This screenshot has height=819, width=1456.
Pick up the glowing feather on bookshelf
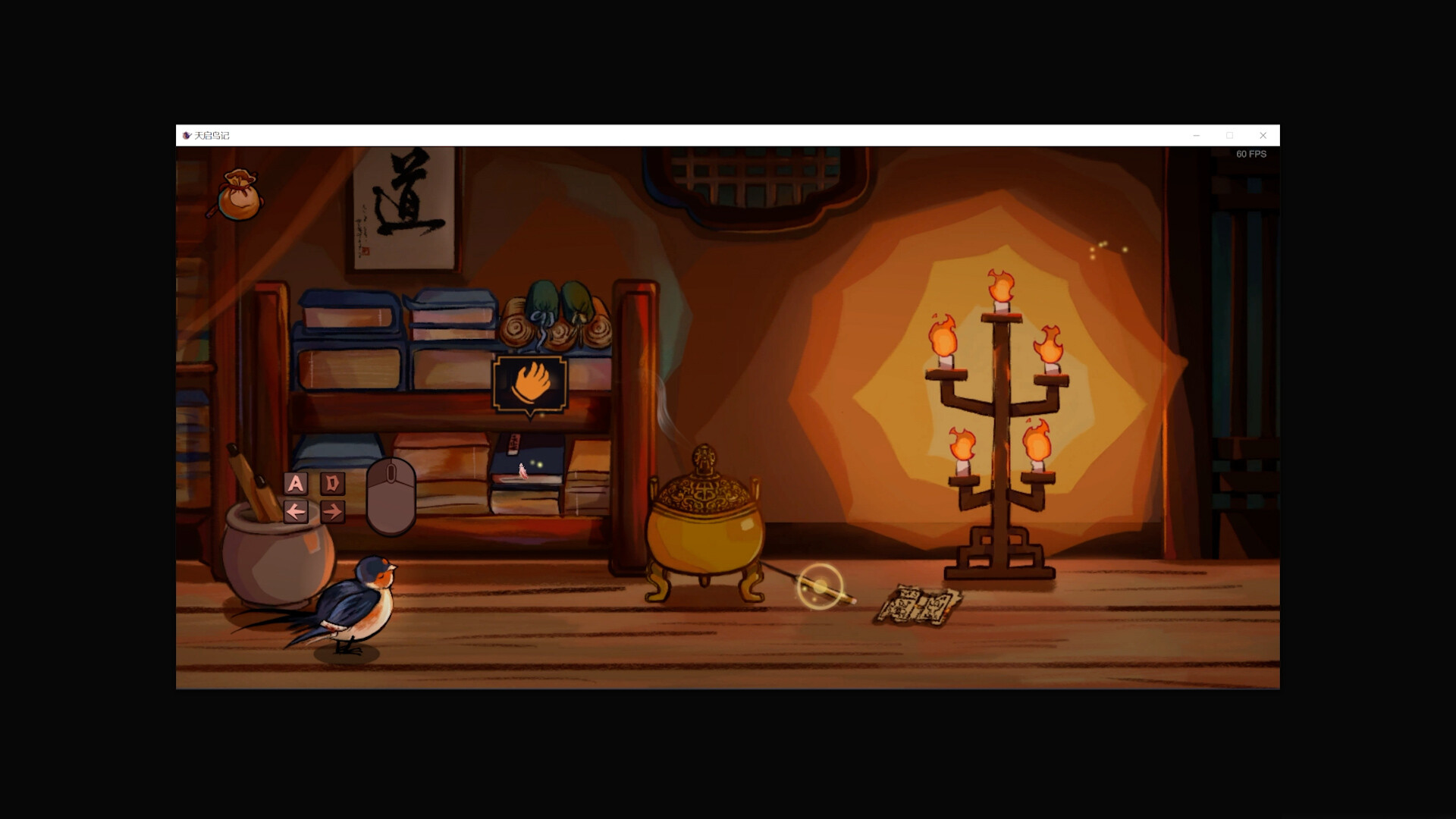tap(523, 472)
